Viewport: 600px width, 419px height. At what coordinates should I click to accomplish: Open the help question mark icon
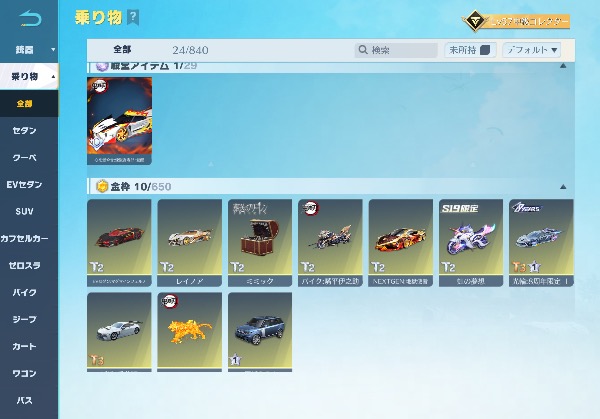(133, 18)
